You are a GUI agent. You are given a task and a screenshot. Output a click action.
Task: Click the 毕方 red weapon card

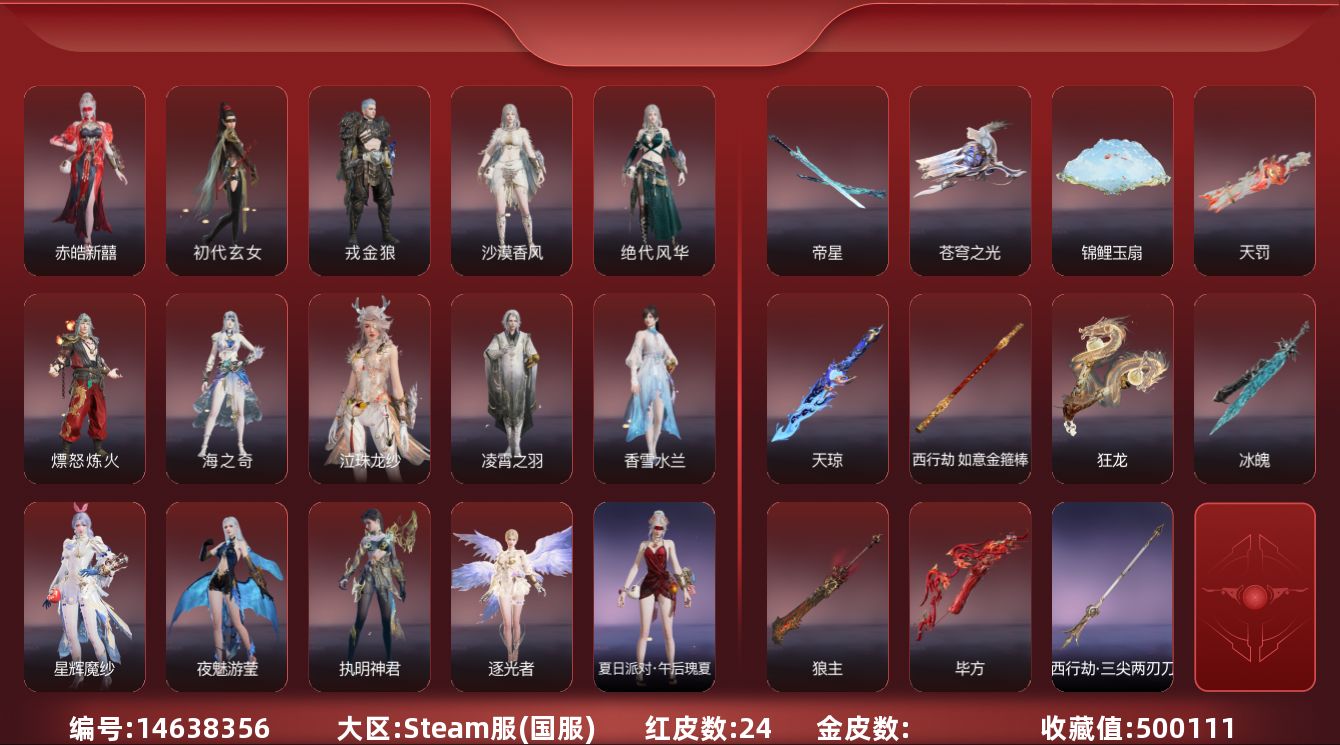(x=970, y=597)
